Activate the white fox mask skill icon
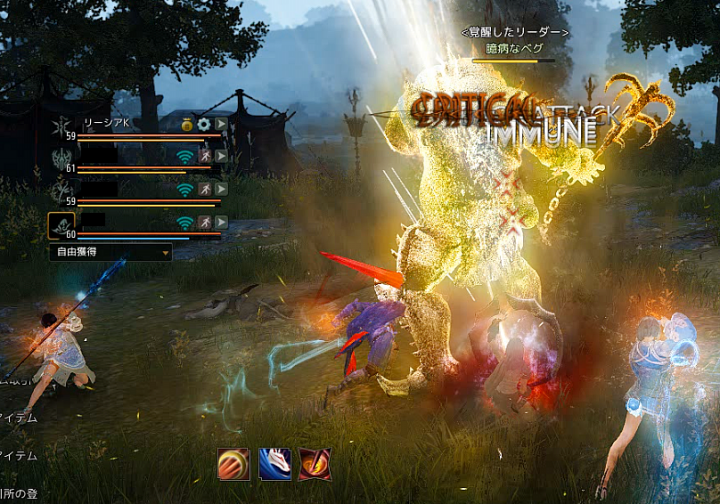Screen dimensions: 720x504 coord(274,464)
